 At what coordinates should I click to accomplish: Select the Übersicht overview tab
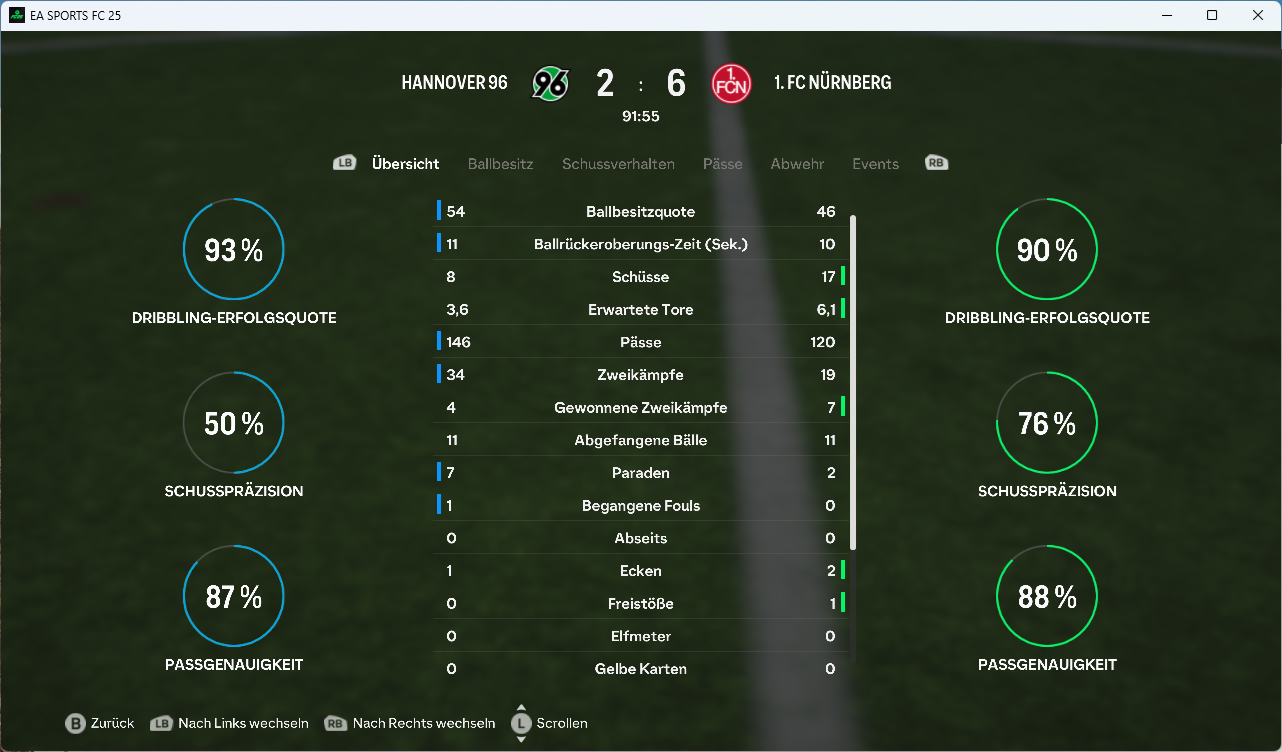click(x=405, y=164)
